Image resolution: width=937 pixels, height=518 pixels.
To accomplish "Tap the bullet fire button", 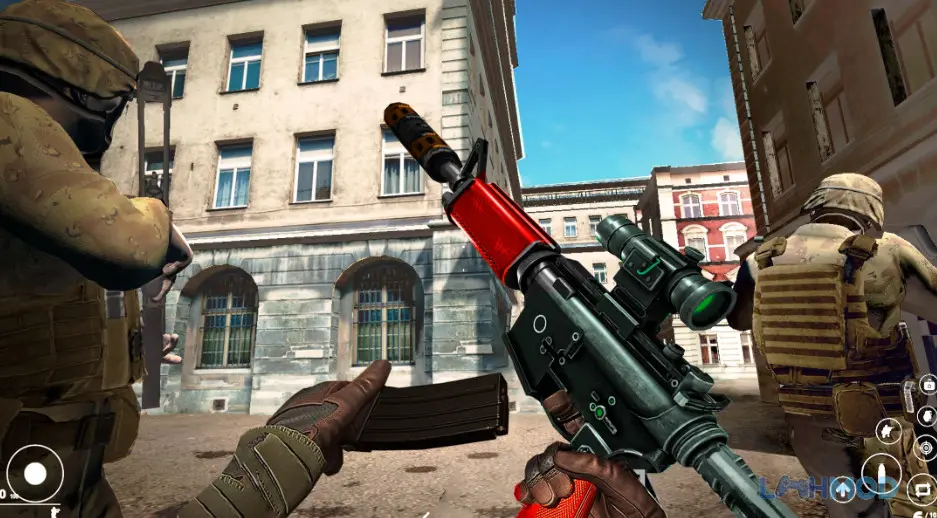I will 884,473.
